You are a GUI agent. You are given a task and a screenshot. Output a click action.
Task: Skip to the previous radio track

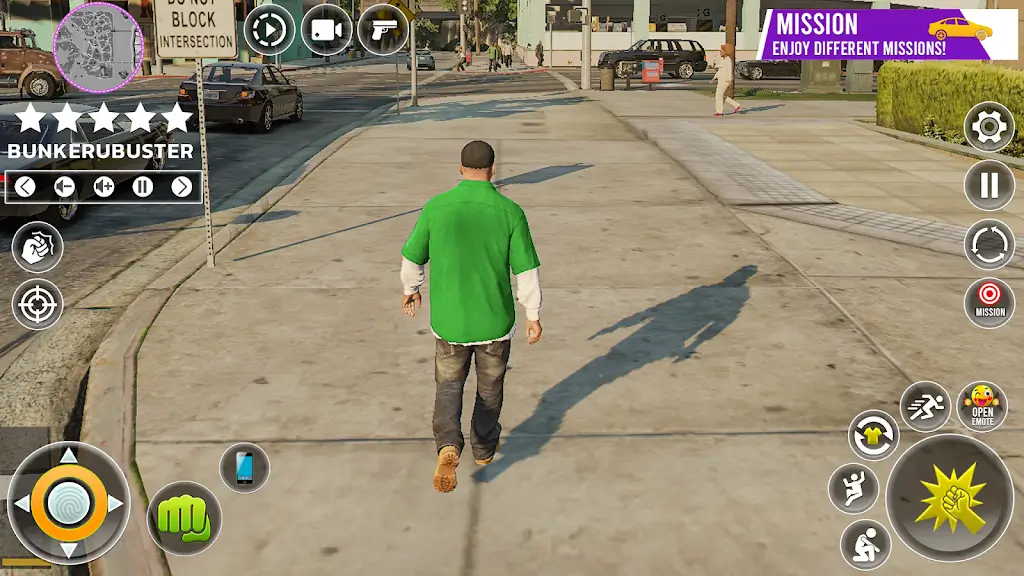coord(26,186)
